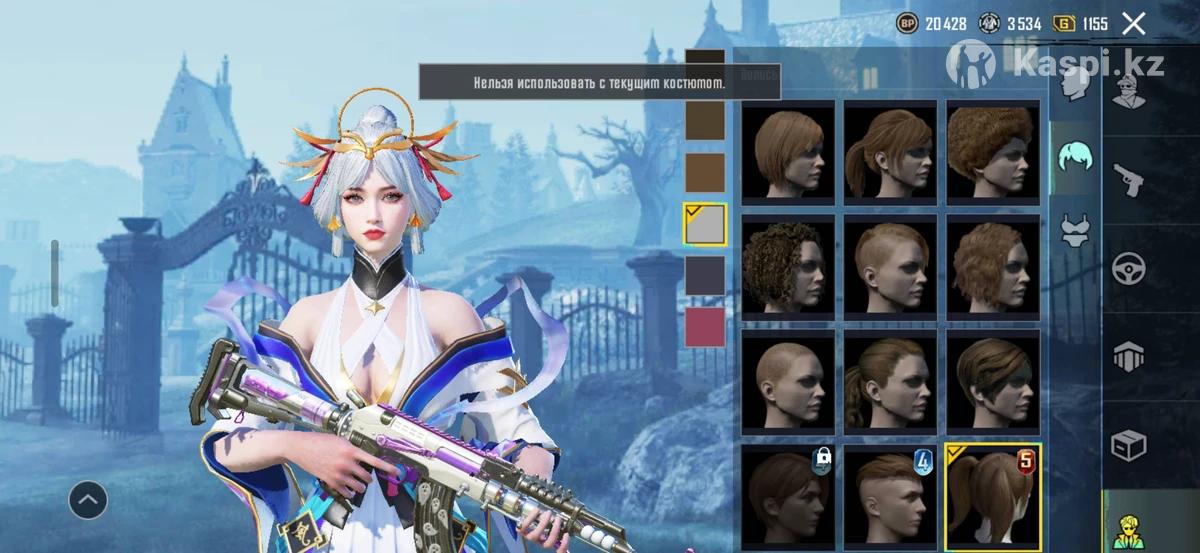Pick the afro hairstyle
This screenshot has height=553, width=1200.
(993, 150)
